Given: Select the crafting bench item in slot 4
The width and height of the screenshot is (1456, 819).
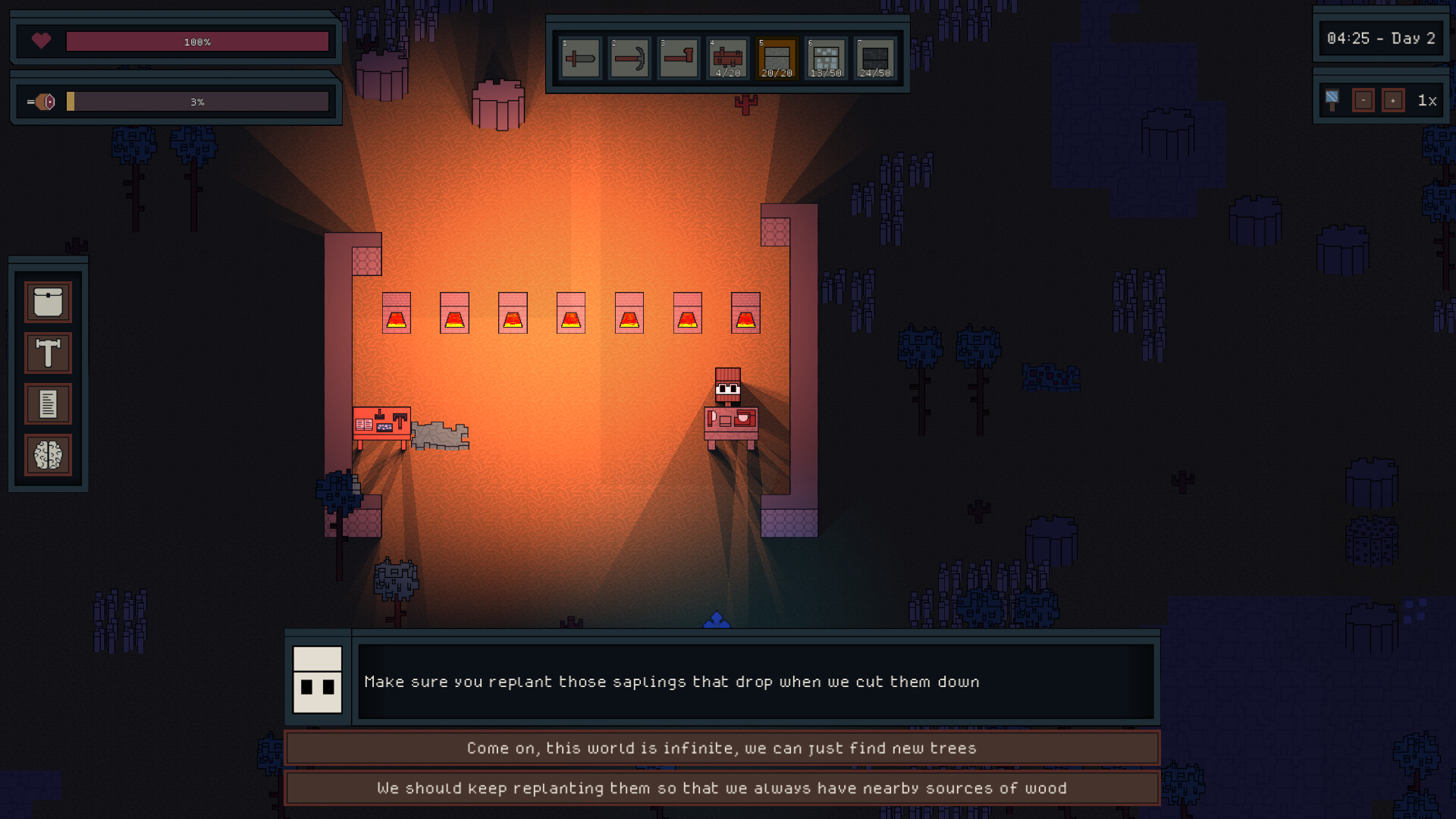Looking at the screenshot, I should 728,58.
